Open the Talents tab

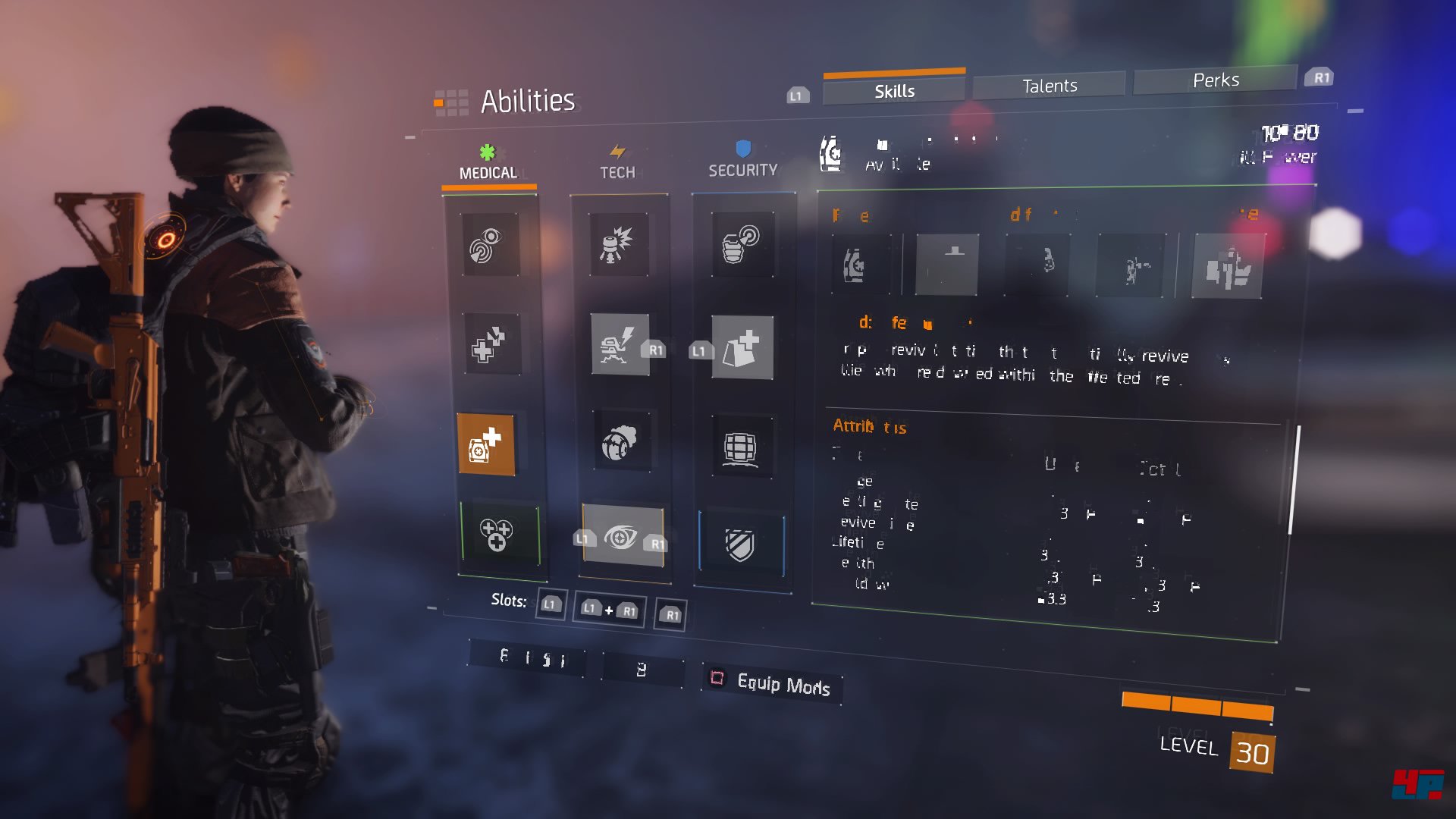pos(1049,86)
